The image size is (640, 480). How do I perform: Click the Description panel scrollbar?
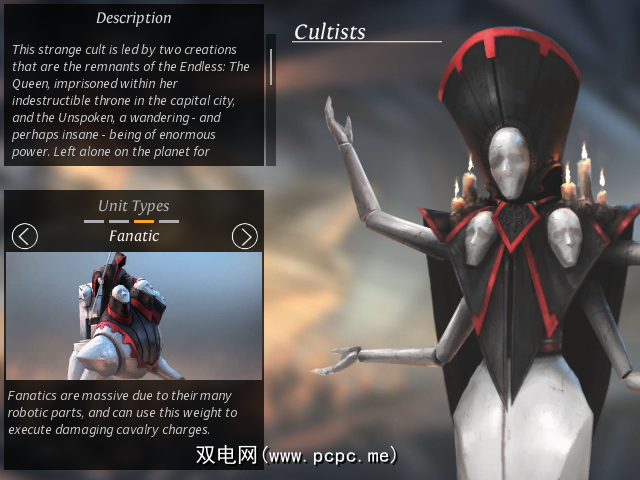click(x=270, y=68)
